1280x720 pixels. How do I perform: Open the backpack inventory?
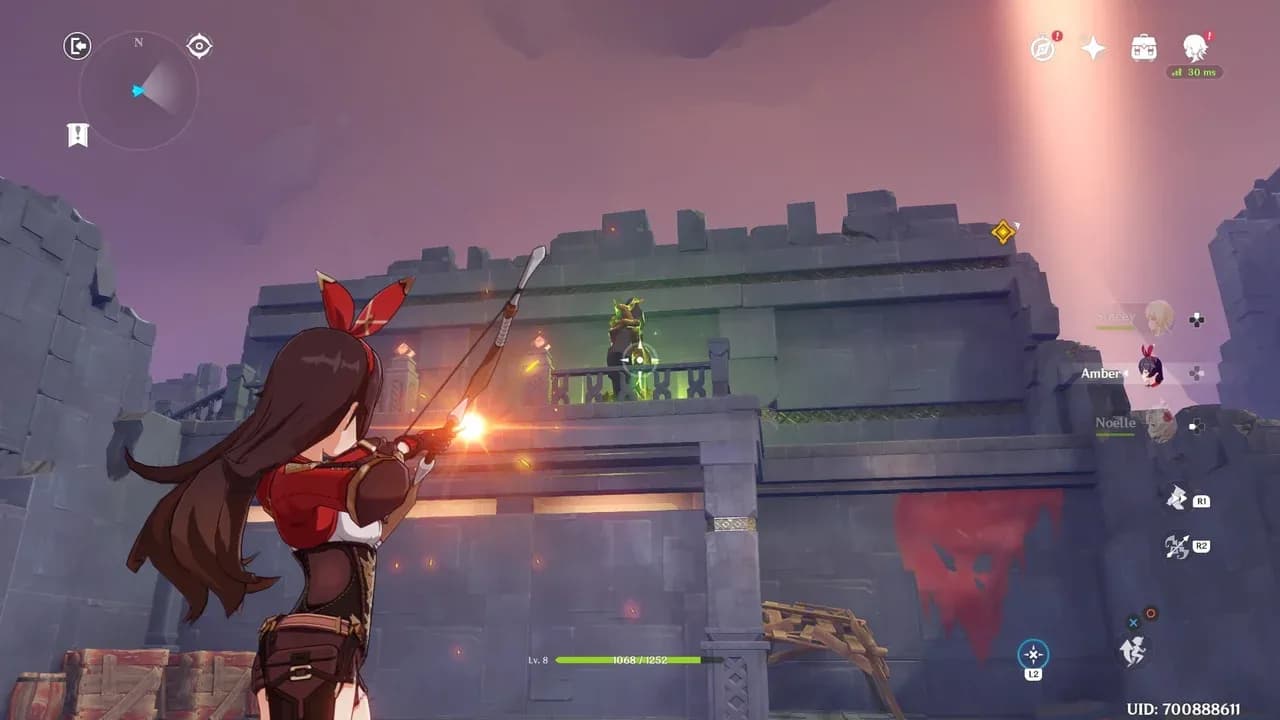(1144, 48)
